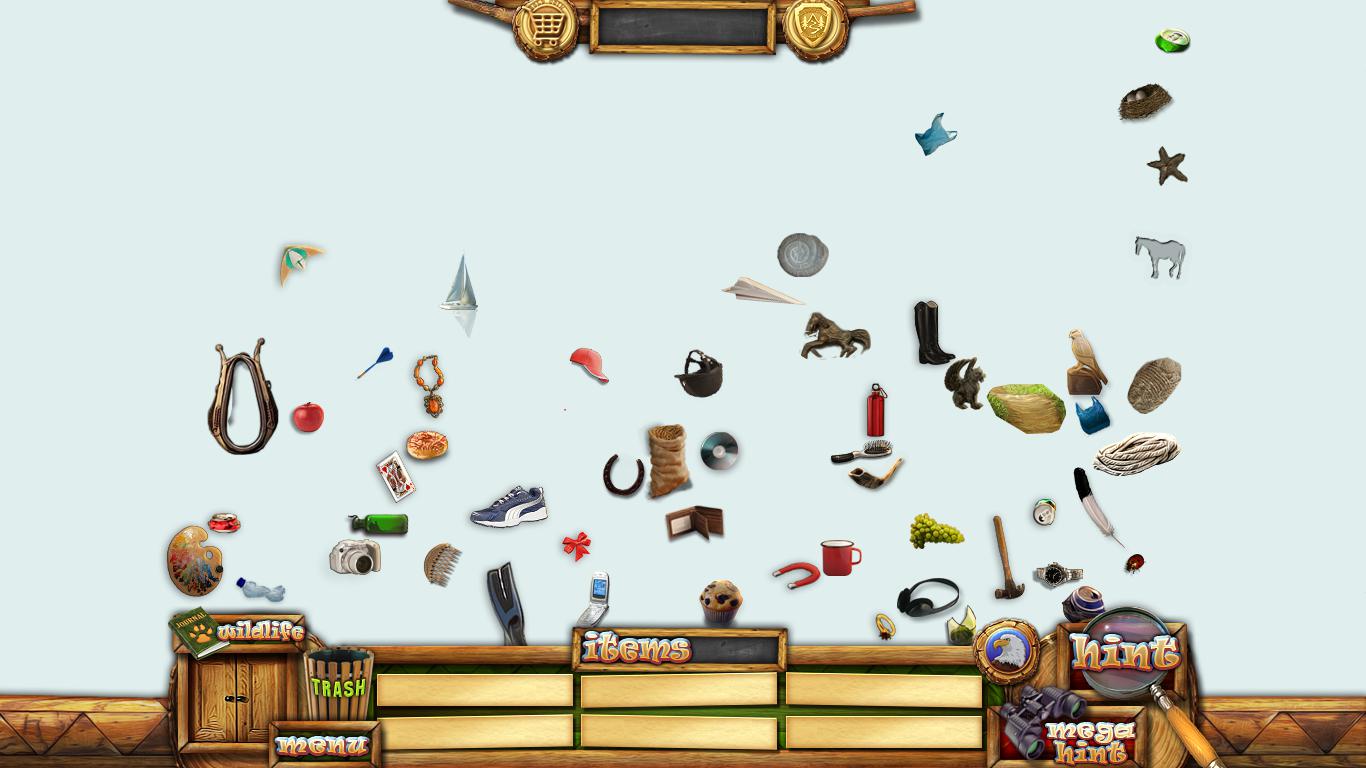Open the shopping cart shop
This screenshot has height=768, width=1366.
(545, 28)
